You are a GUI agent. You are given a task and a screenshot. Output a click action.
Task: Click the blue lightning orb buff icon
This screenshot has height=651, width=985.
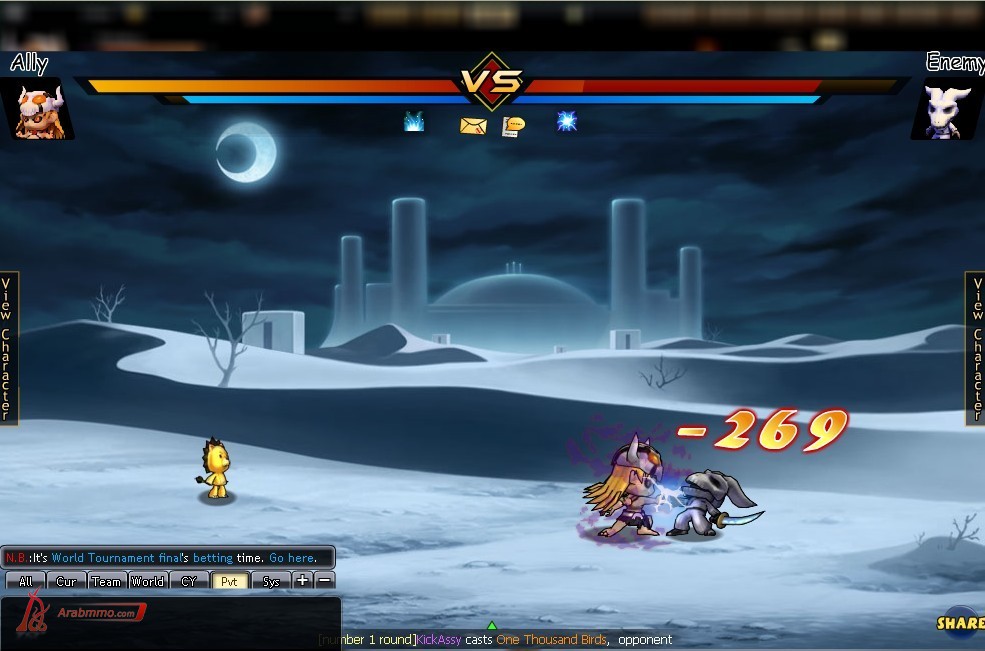pyautogui.click(x=567, y=122)
